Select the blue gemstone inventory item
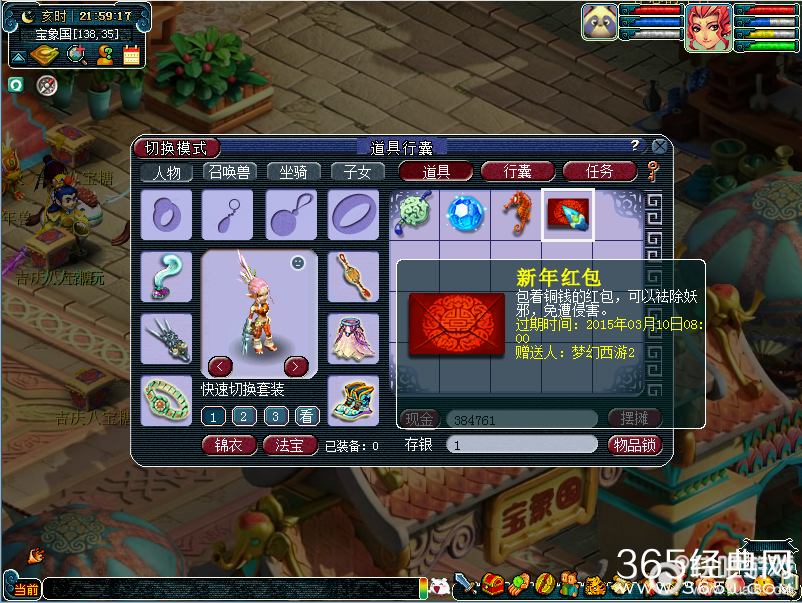Screen dimensions: 802x603 [464, 214]
